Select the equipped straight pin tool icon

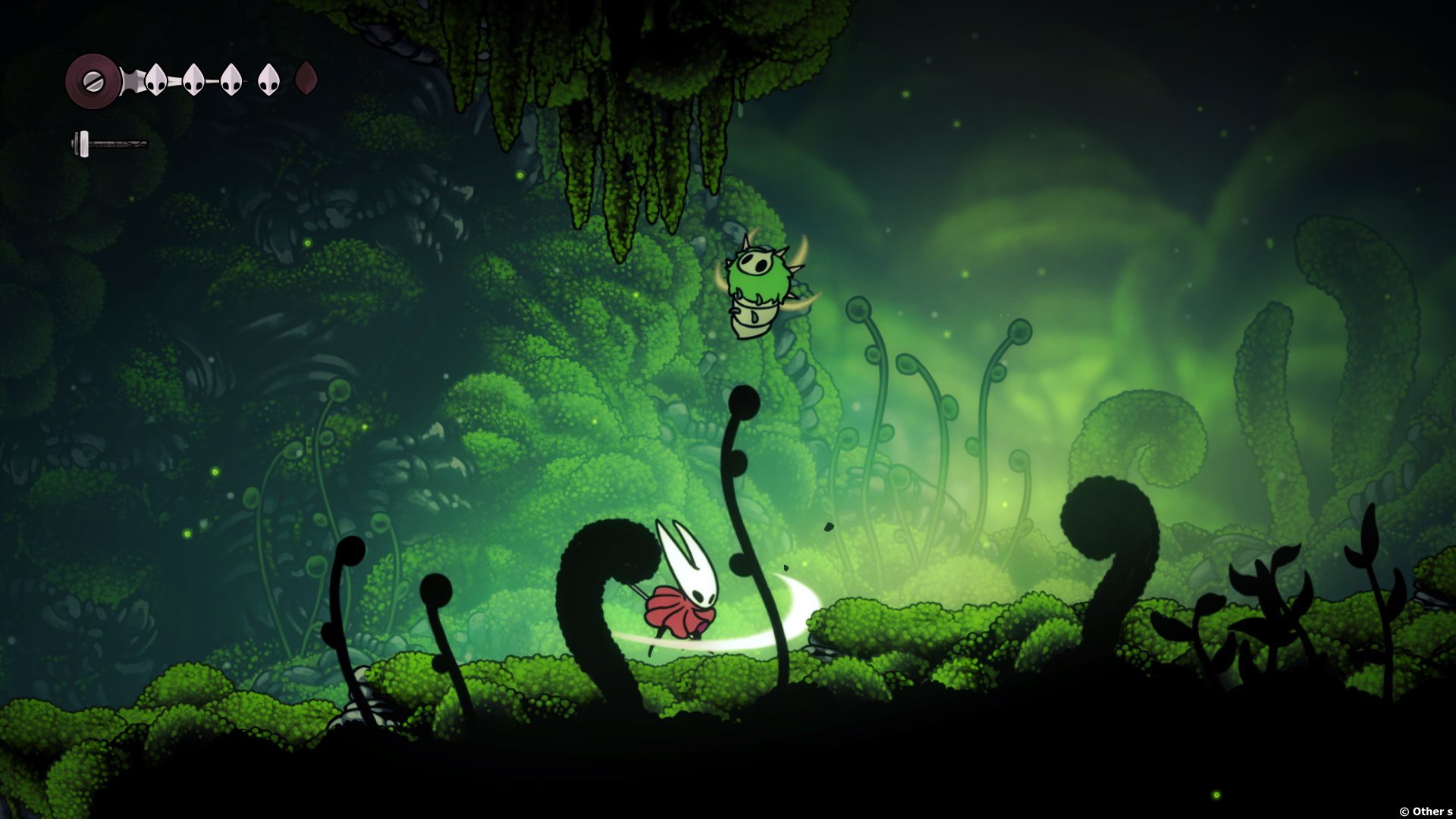coord(109,143)
